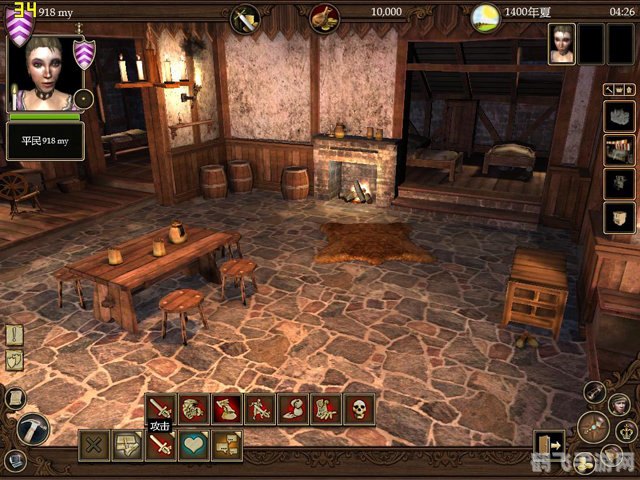The height and width of the screenshot is (480, 640).
Task: Choose the skull action icon
Action: tap(358, 408)
